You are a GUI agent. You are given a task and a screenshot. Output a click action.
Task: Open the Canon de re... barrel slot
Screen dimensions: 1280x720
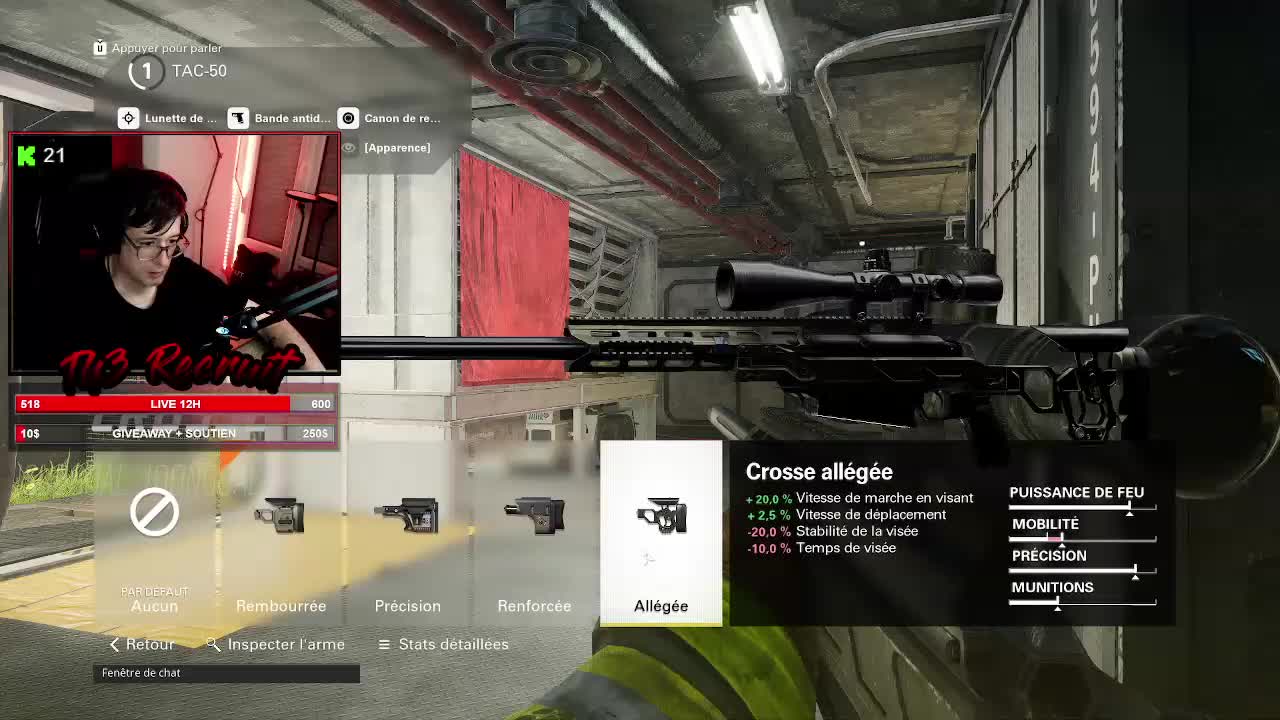(x=390, y=118)
